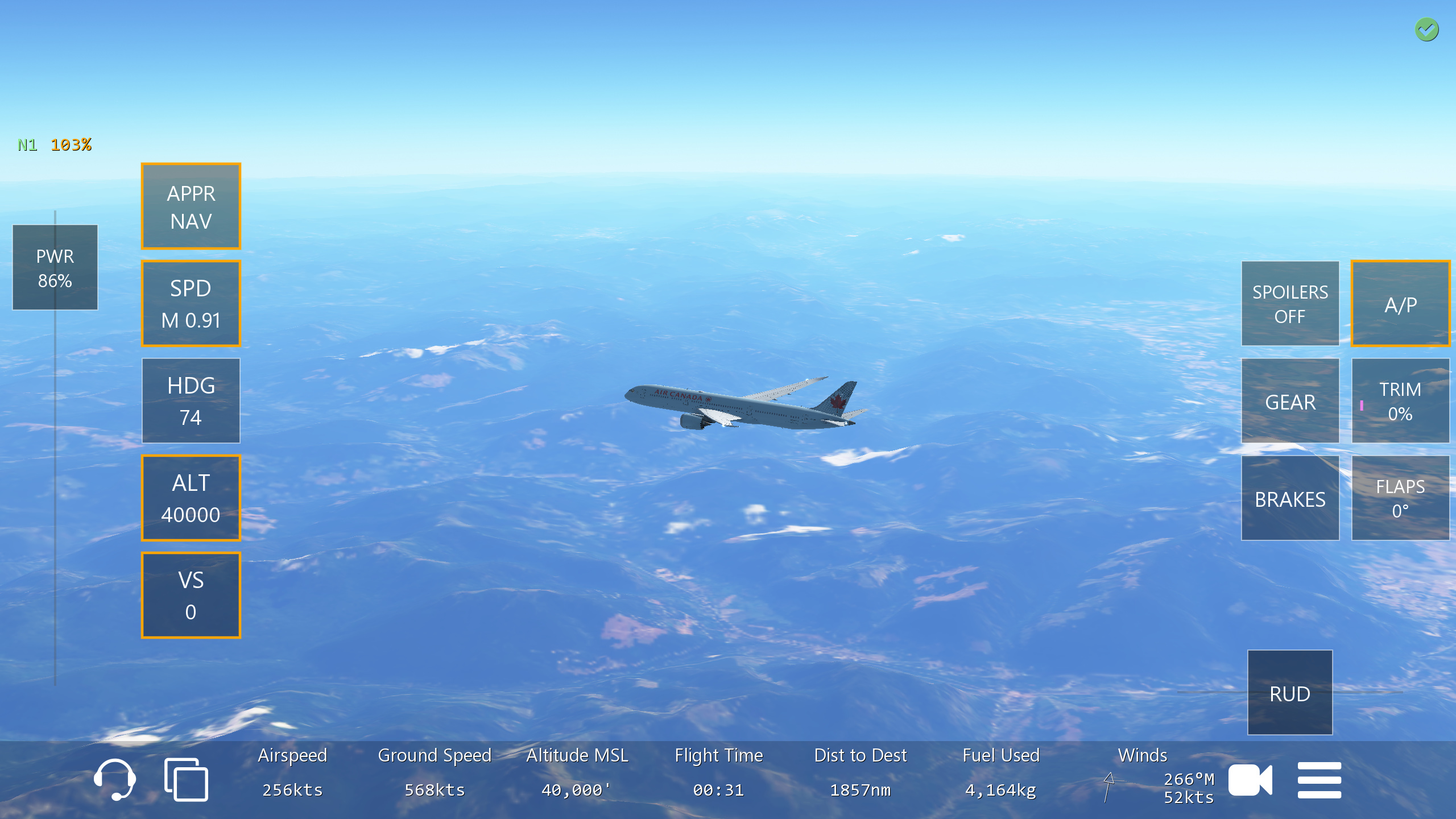This screenshot has width=1456, height=819.
Task: Toggle the VS 0 vertical speed hold
Action: coord(191,595)
